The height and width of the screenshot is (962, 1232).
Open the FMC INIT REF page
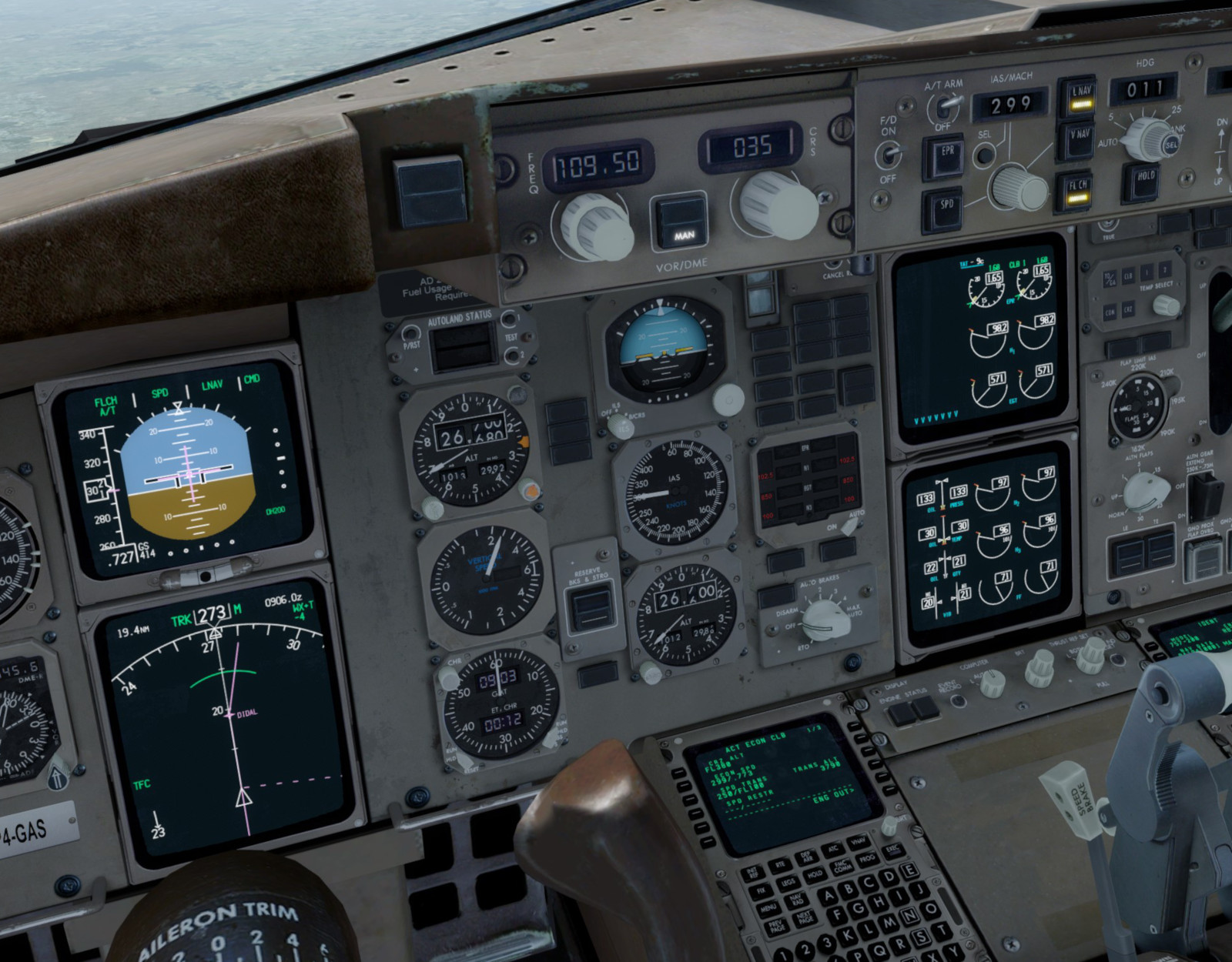(x=752, y=873)
